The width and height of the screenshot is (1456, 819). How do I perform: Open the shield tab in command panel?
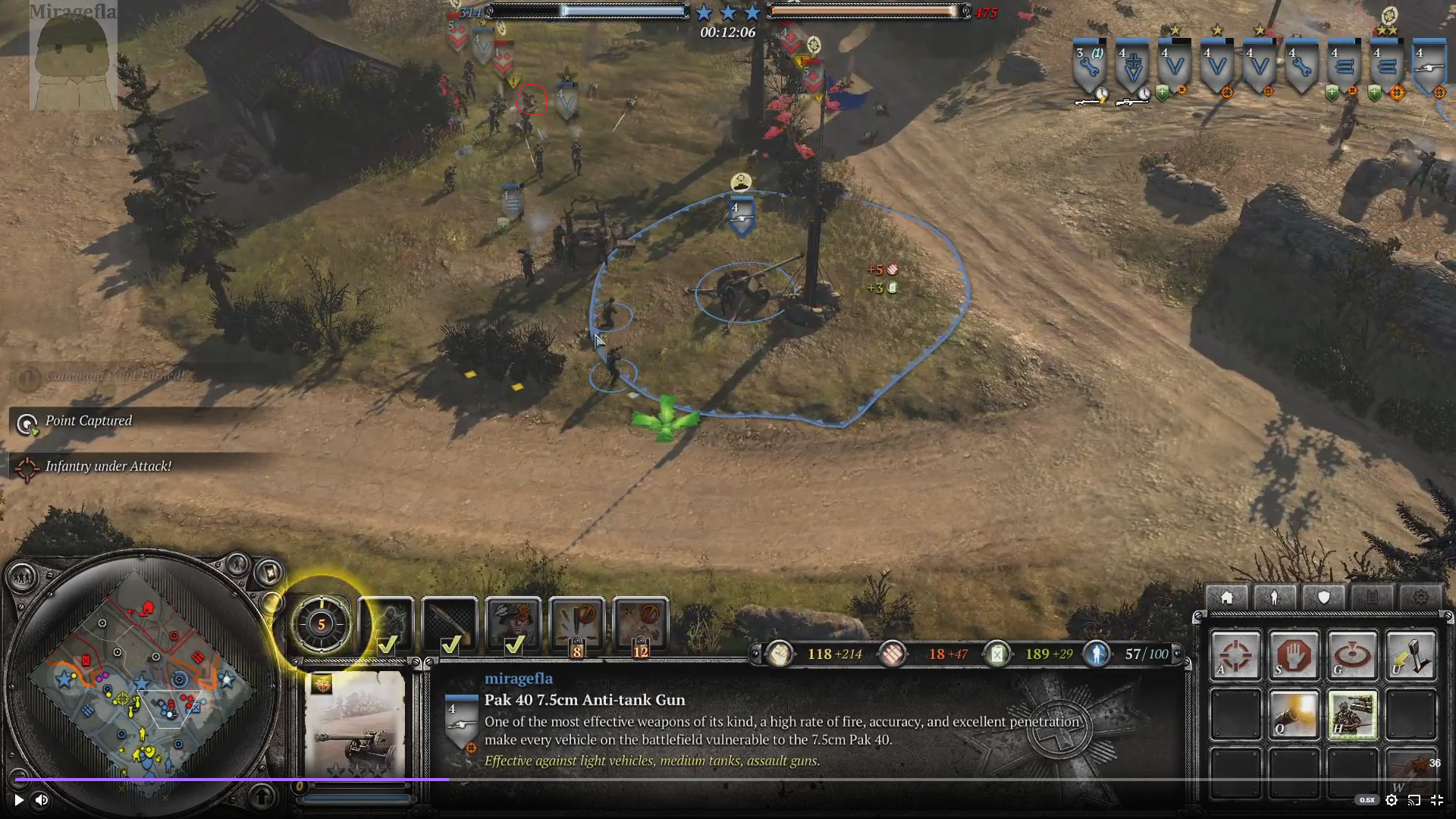click(1323, 598)
